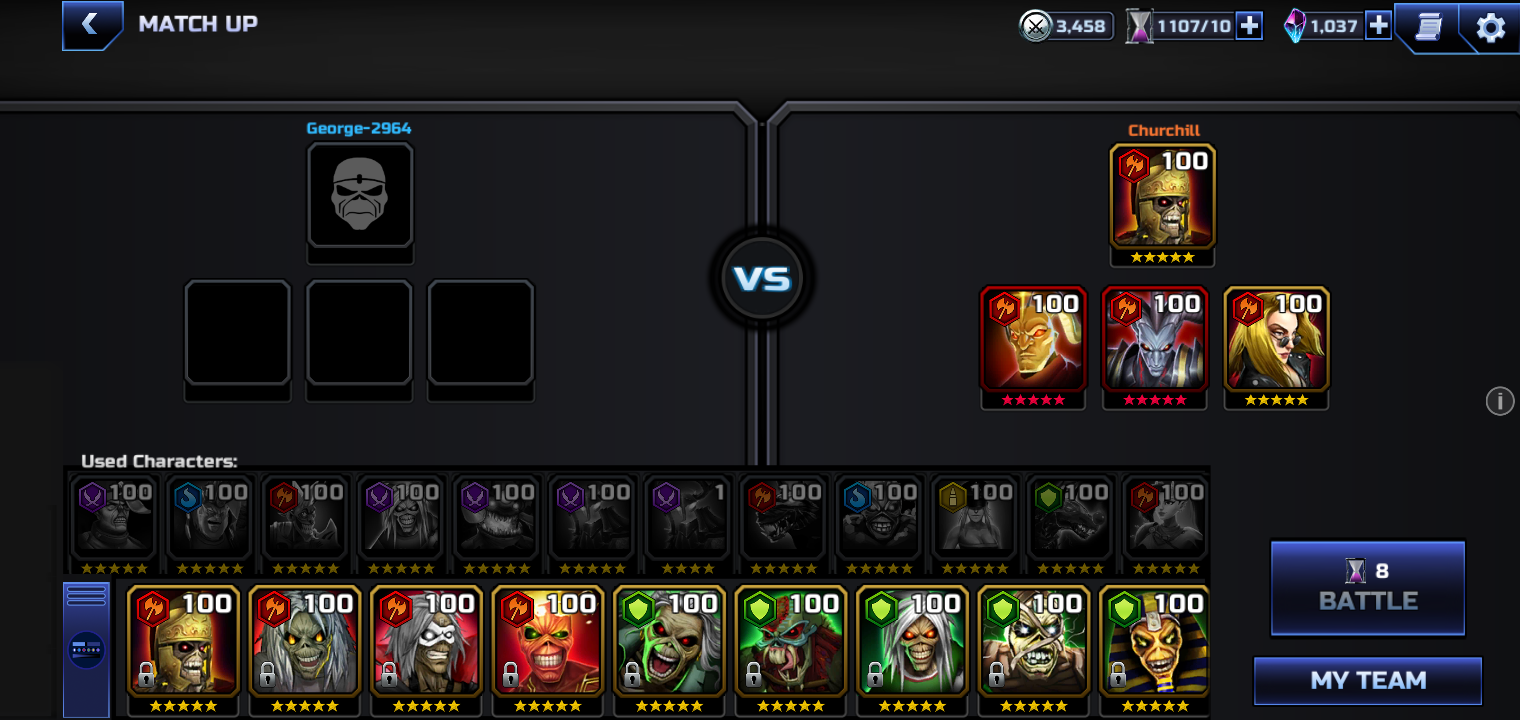Open the scroll log icon

click(x=1428, y=27)
